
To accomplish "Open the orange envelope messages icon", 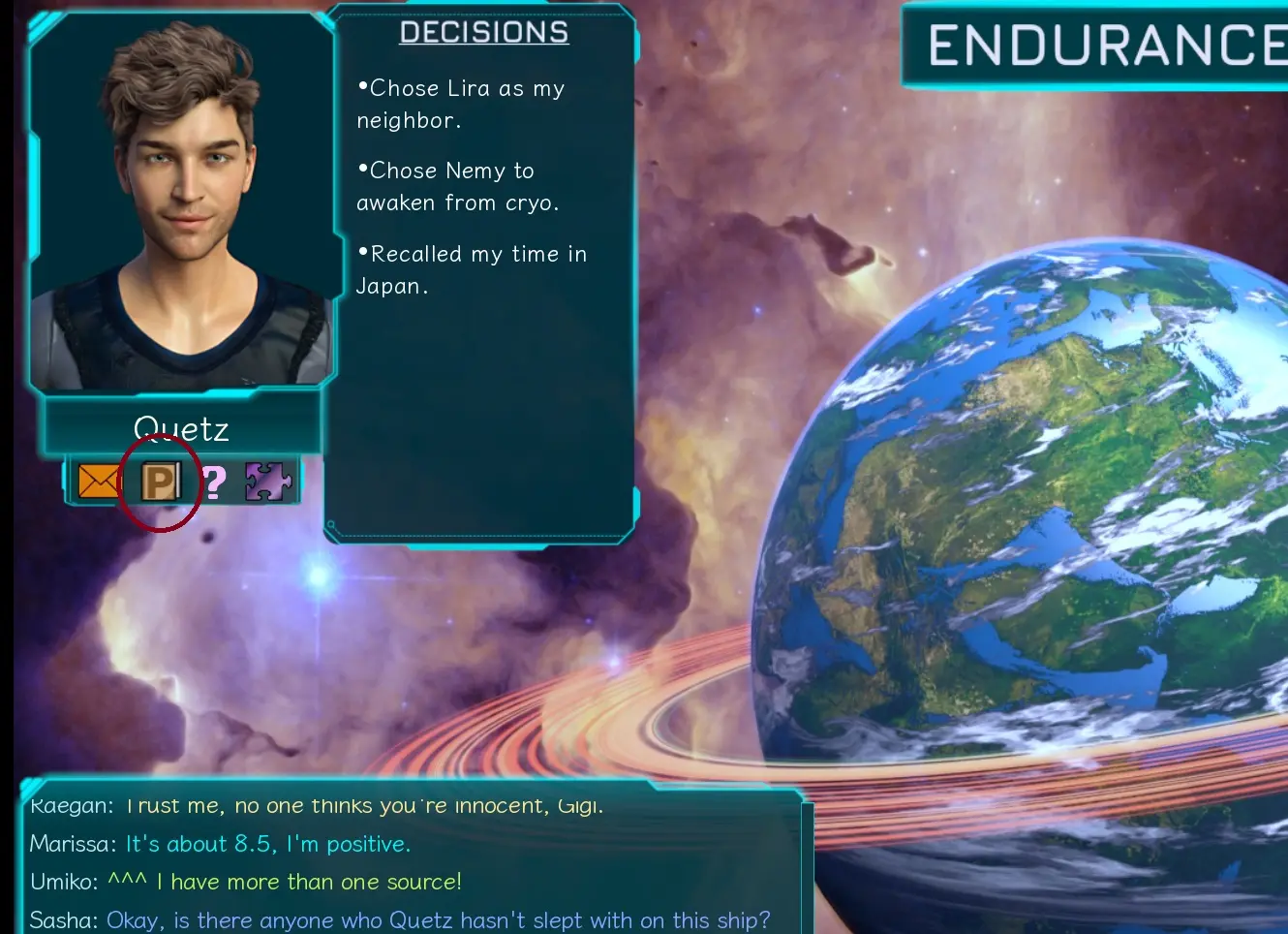I will (x=97, y=481).
